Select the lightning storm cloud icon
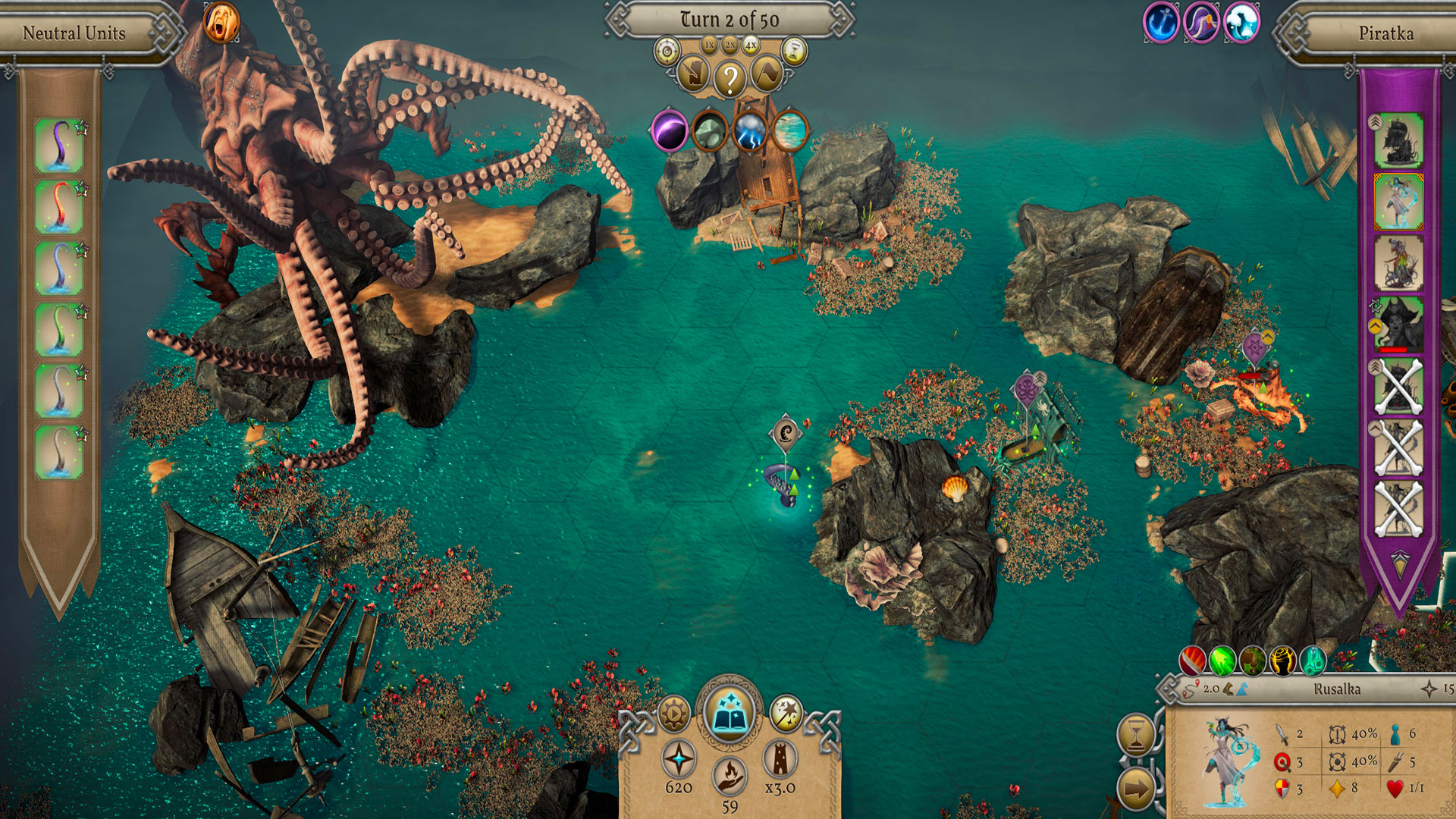Screen dimensions: 1456x819 tap(750, 130)
